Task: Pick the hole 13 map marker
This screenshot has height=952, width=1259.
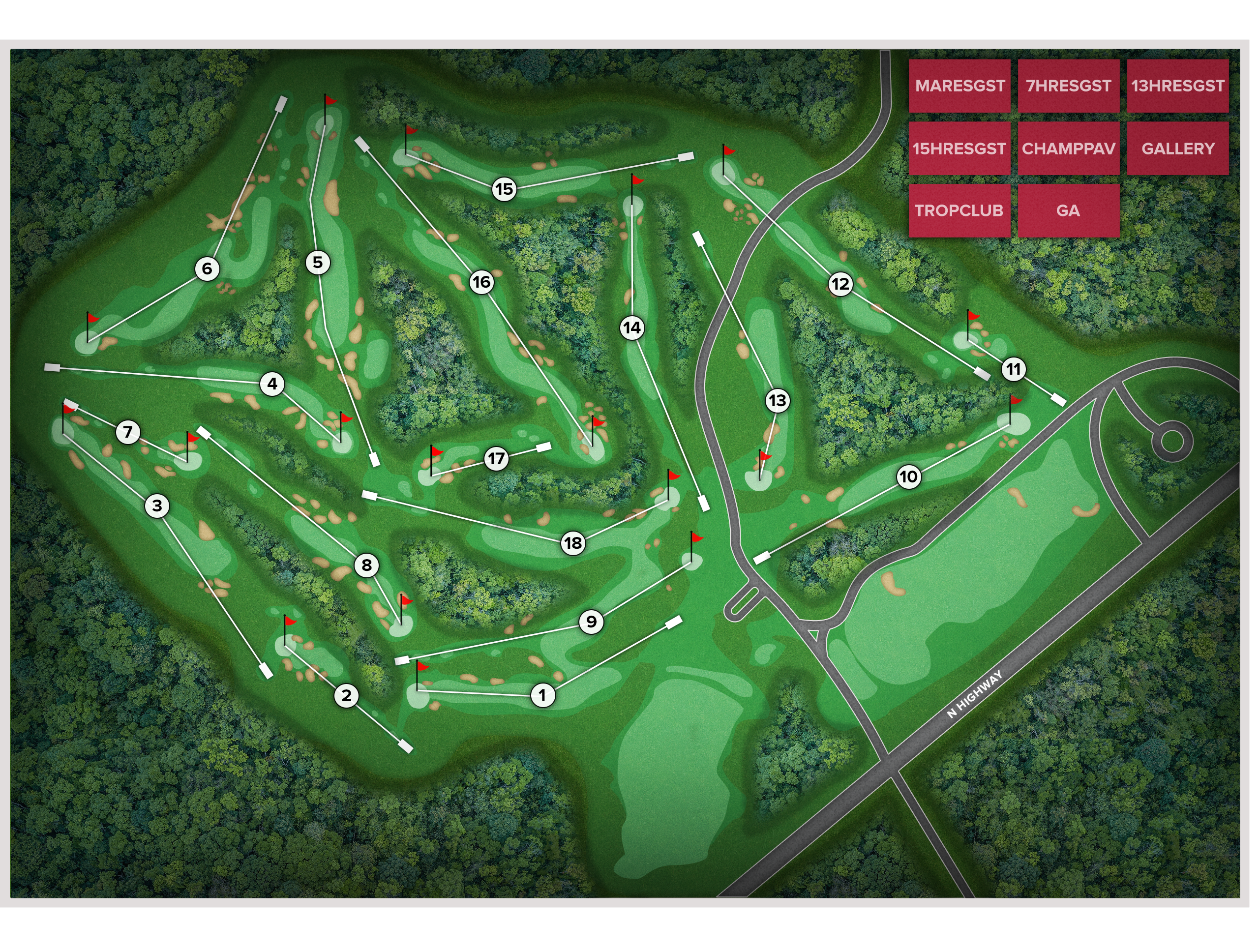Action: tap(777, 401)
